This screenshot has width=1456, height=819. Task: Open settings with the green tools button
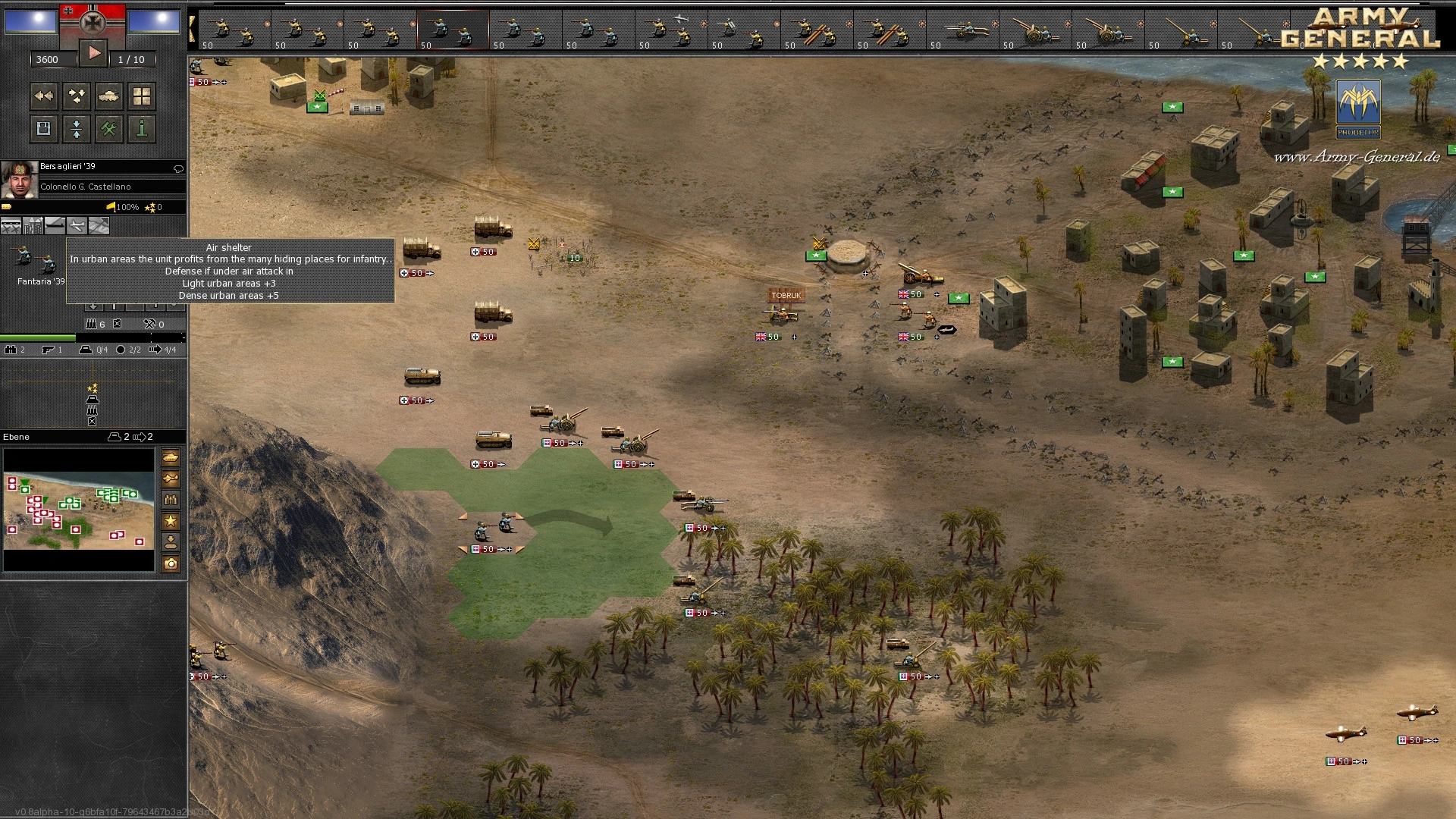tap(109, 129)
